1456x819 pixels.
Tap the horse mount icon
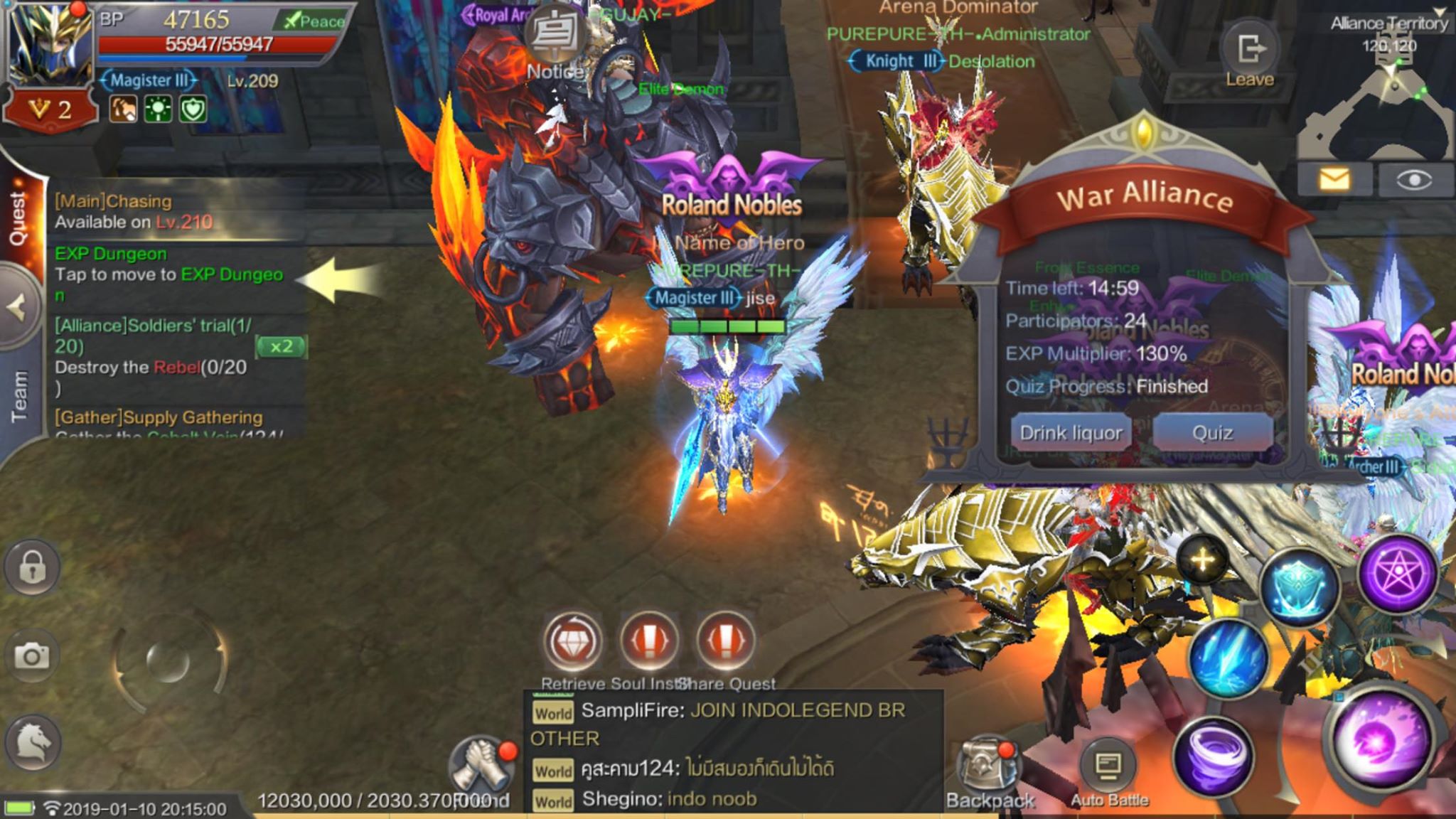pos(33,742)
